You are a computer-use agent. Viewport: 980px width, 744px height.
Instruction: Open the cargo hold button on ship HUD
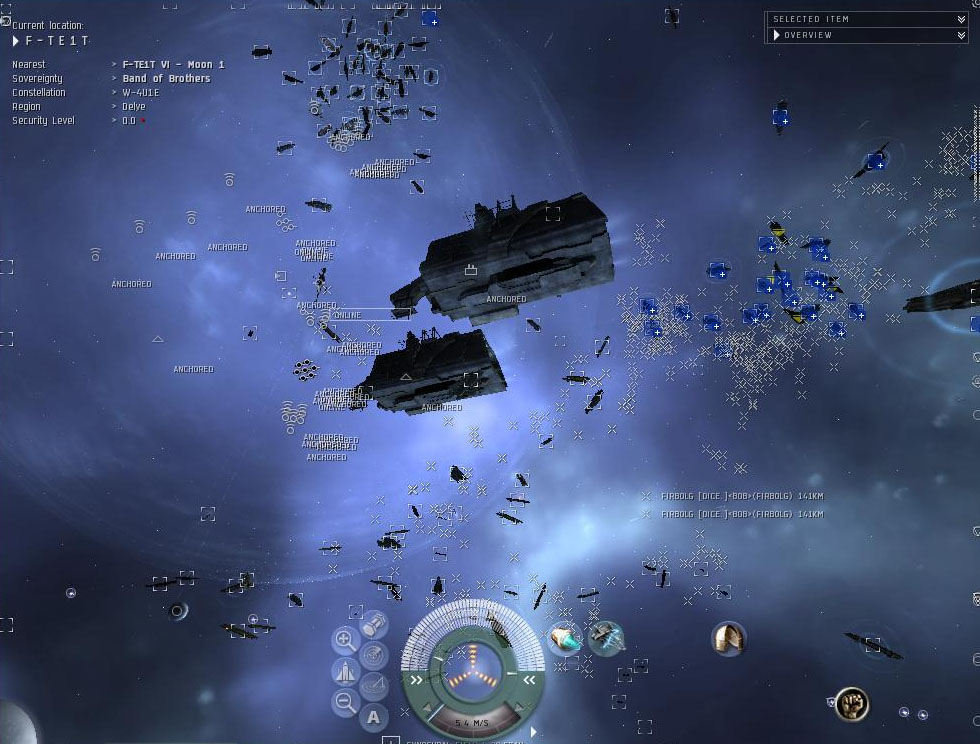374,625
